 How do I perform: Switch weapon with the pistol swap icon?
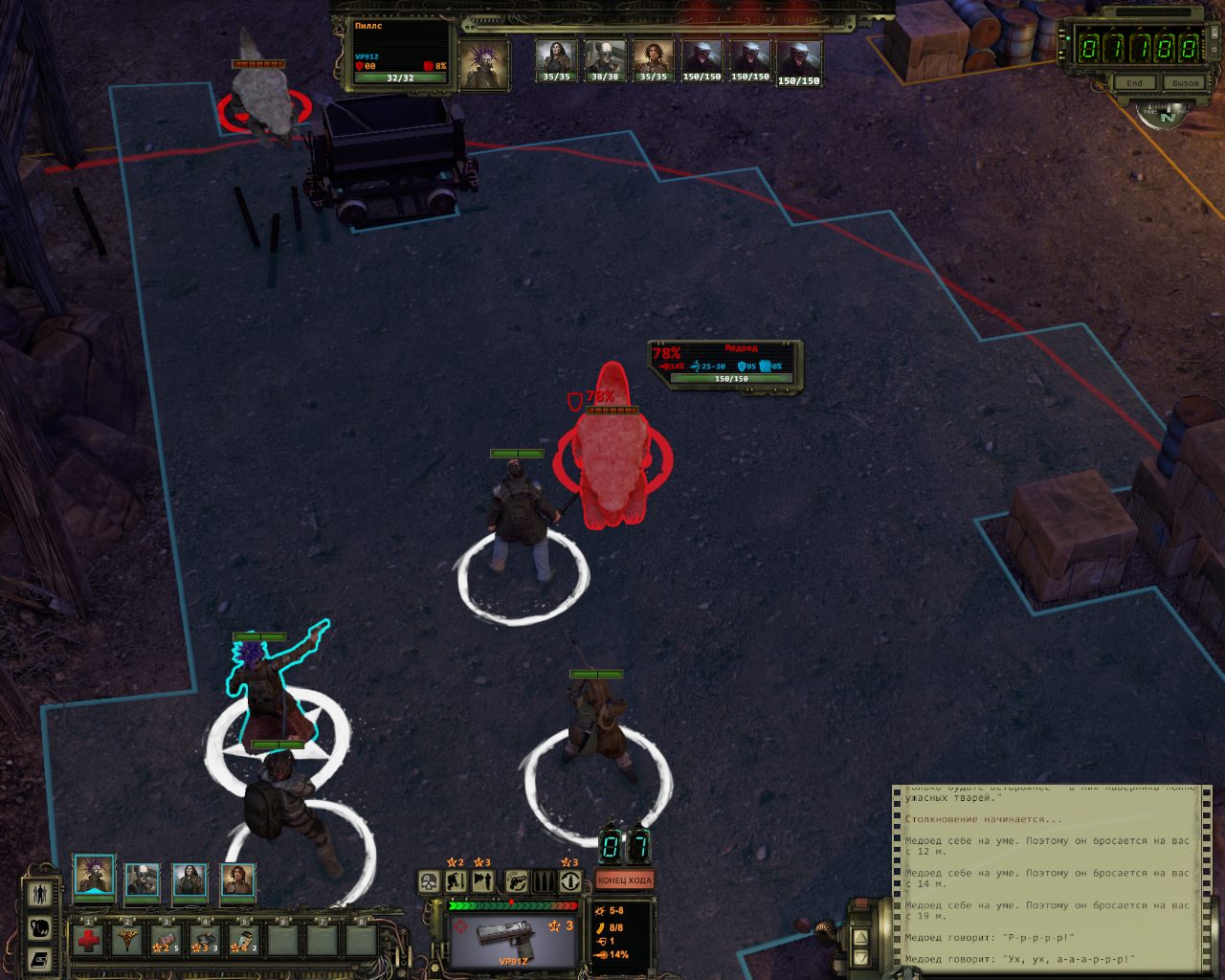pos(518,881)
